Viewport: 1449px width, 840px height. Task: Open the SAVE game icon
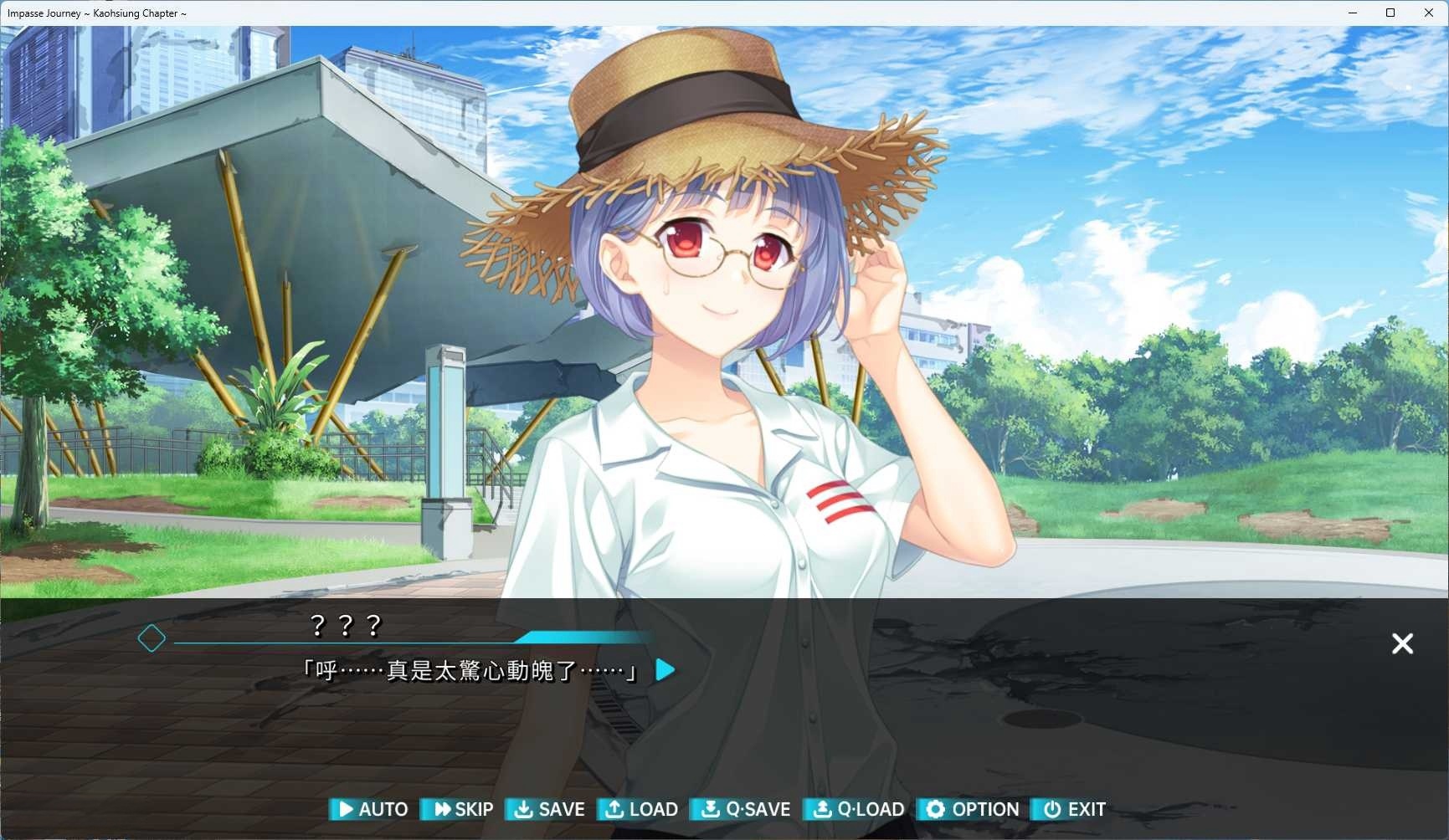[x=525, y=809]
